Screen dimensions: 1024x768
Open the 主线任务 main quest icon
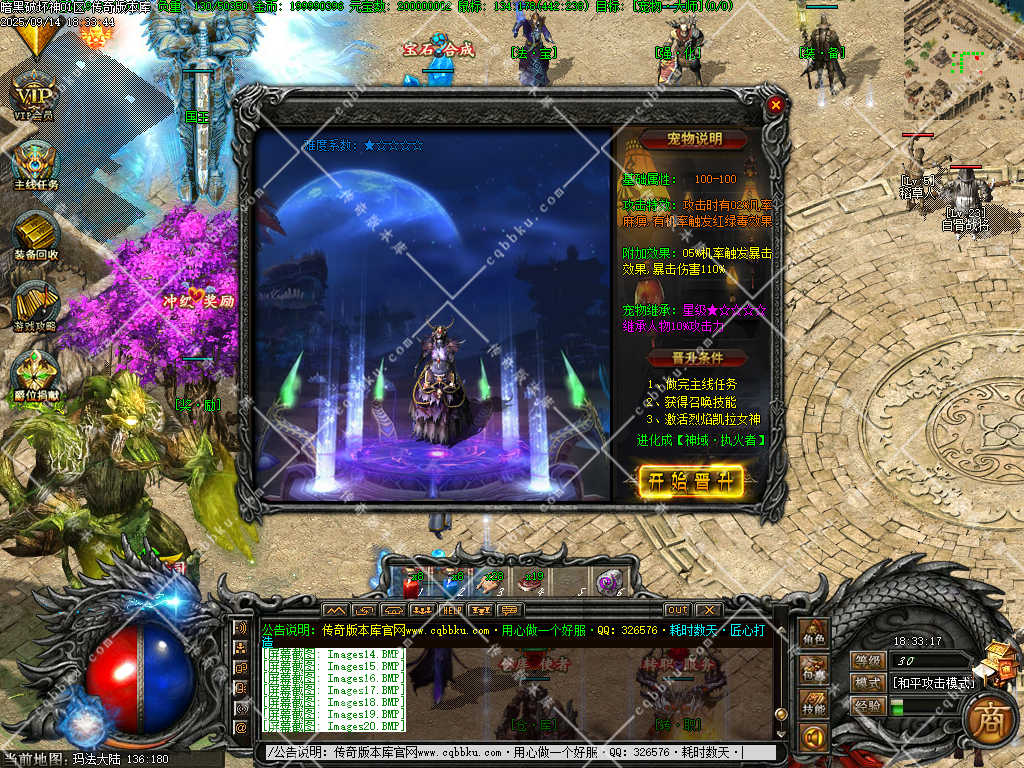tap(36, 163)
